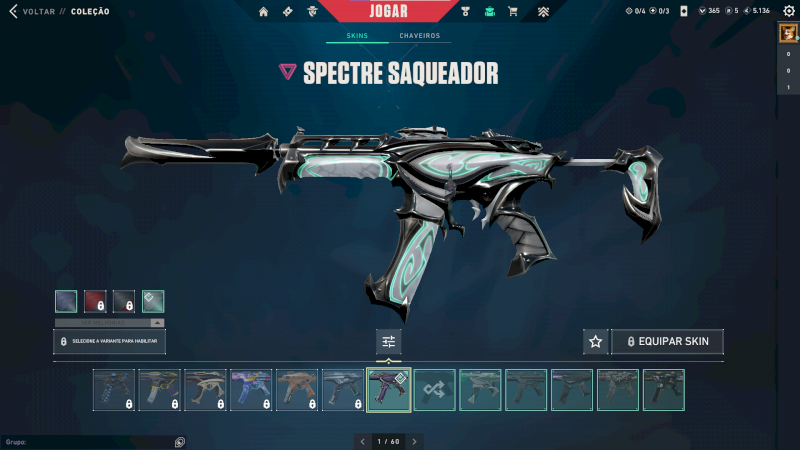Image resolution: width=800 pixels, height=450 pixels.
Task: Go to the previous skin page arrow
Action: click(362, 441)
